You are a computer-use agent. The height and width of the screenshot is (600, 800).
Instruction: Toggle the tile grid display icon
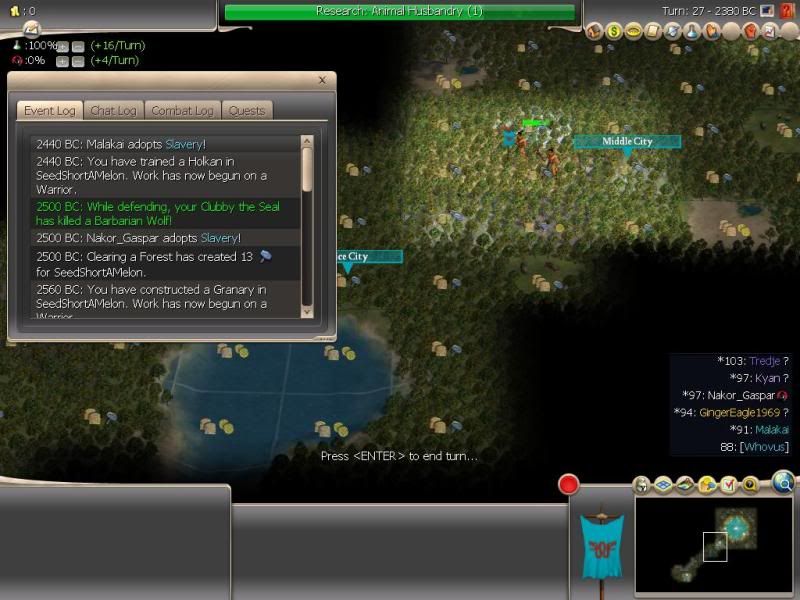(661, 486)
